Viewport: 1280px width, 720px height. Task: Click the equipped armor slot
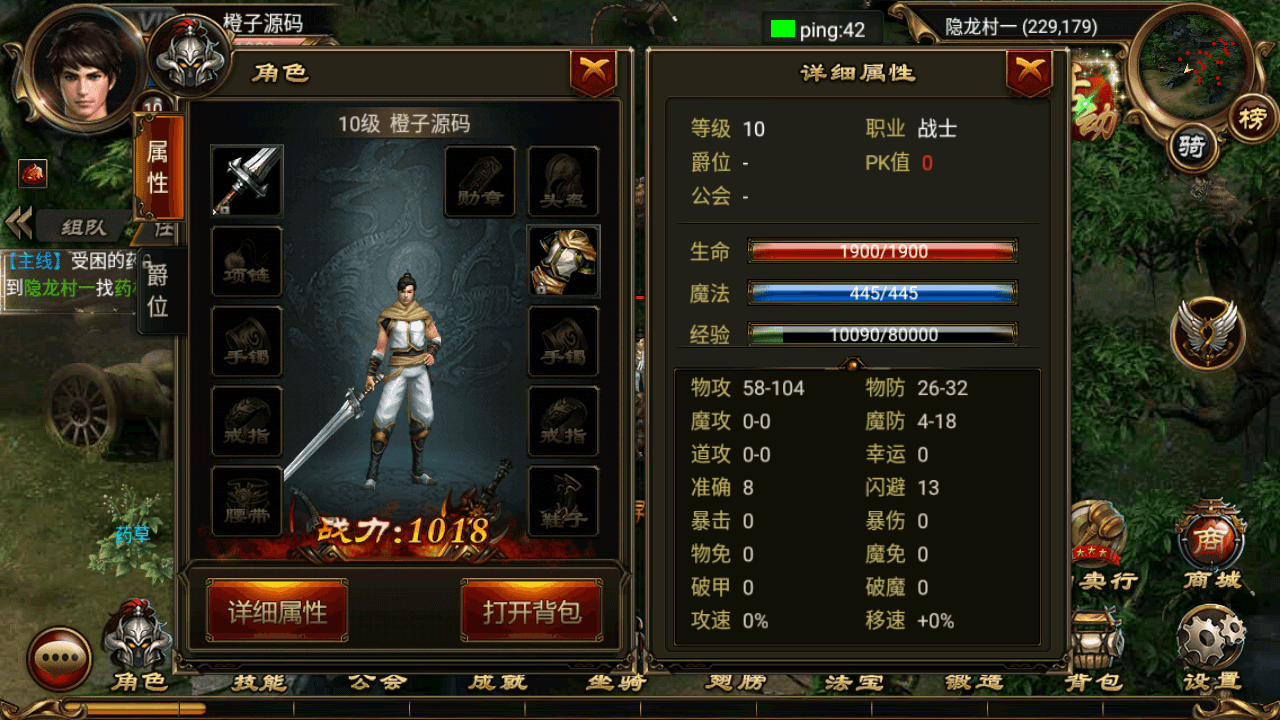(563, 262)
